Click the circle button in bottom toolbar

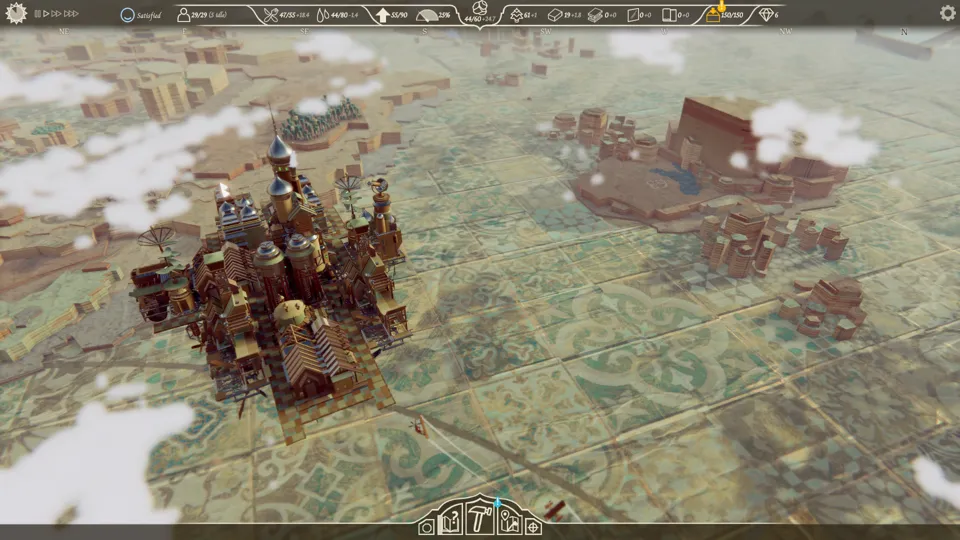pyautogui.click(x=427, y=527)
